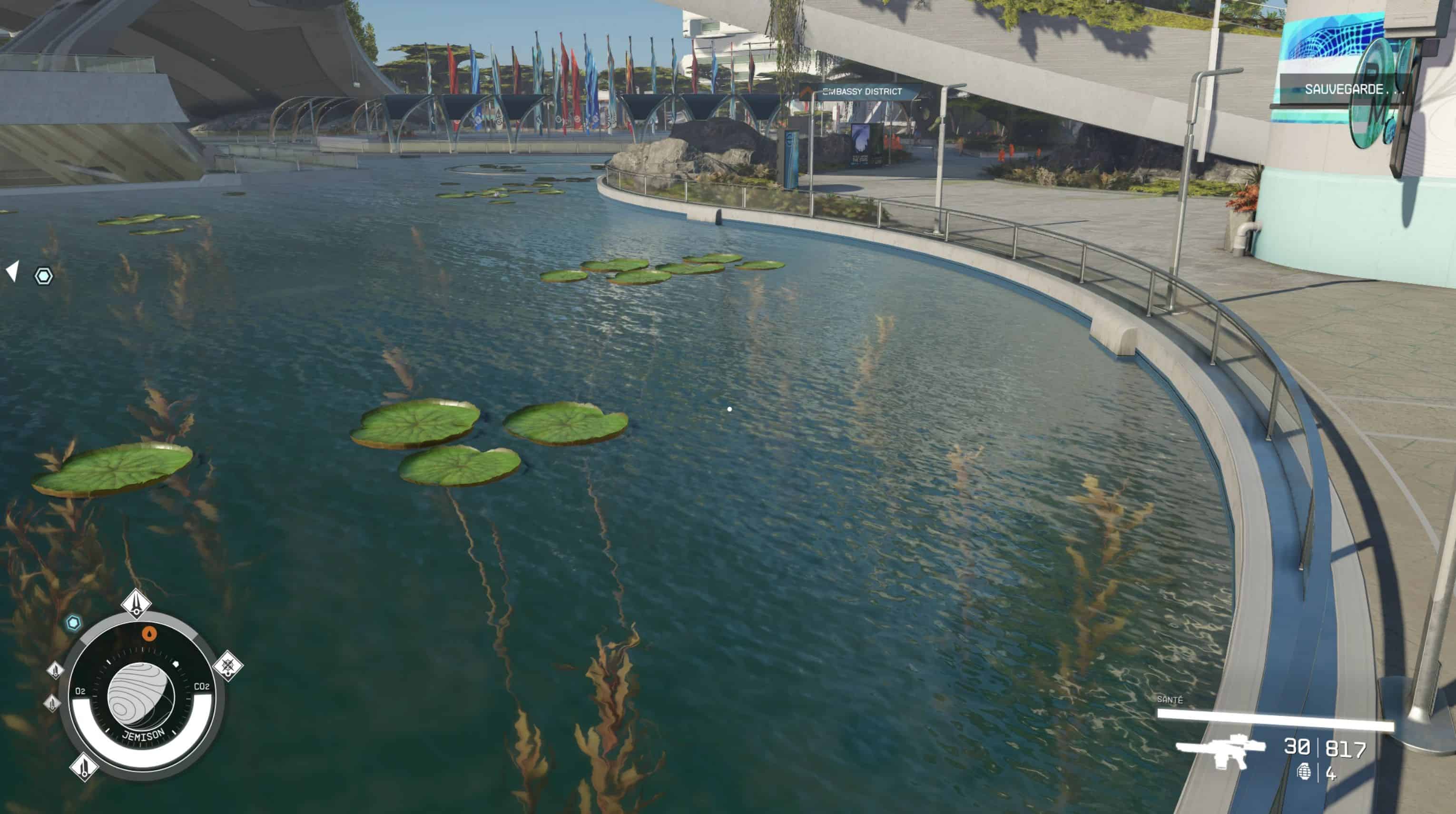Select the starburst diamond marker beside CO2
The image size is (1456, 814).
[228, 665]
